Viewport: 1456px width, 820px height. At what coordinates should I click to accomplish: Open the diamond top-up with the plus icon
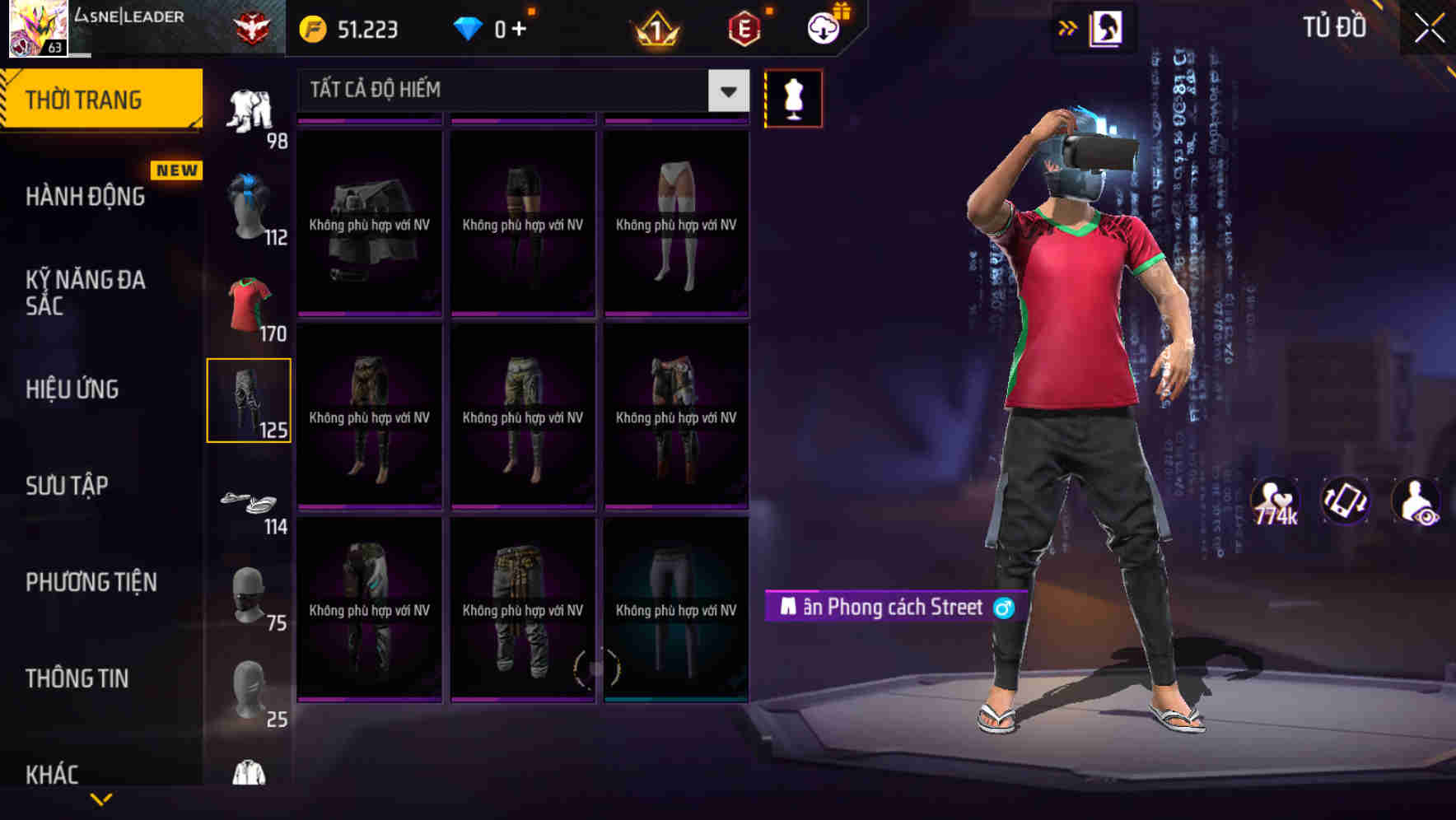click(x=518, y=27)
